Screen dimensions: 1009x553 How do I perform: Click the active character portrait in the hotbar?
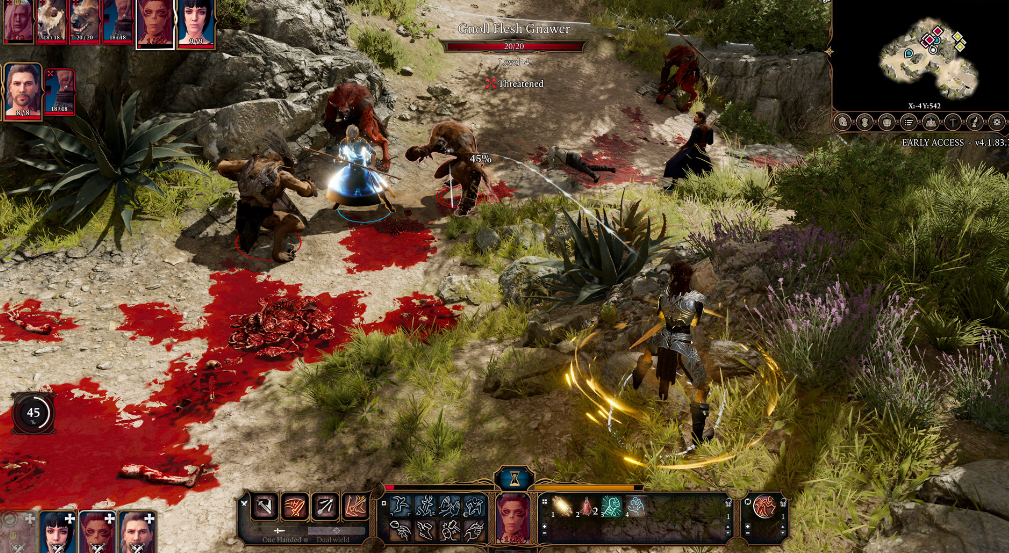pyautogui.click(x=512, y=516)
